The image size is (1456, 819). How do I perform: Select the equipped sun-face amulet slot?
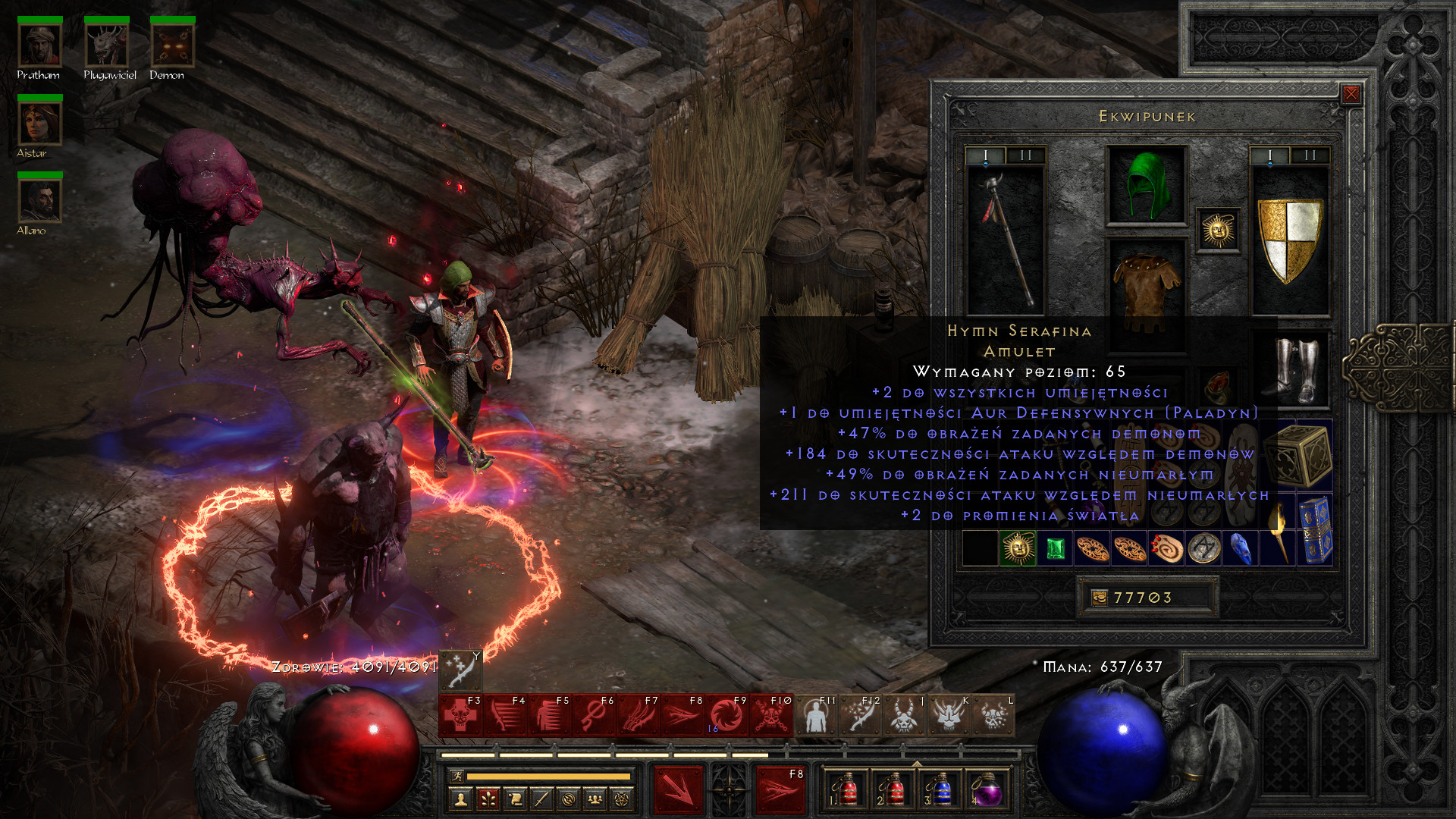point(1218,230)
